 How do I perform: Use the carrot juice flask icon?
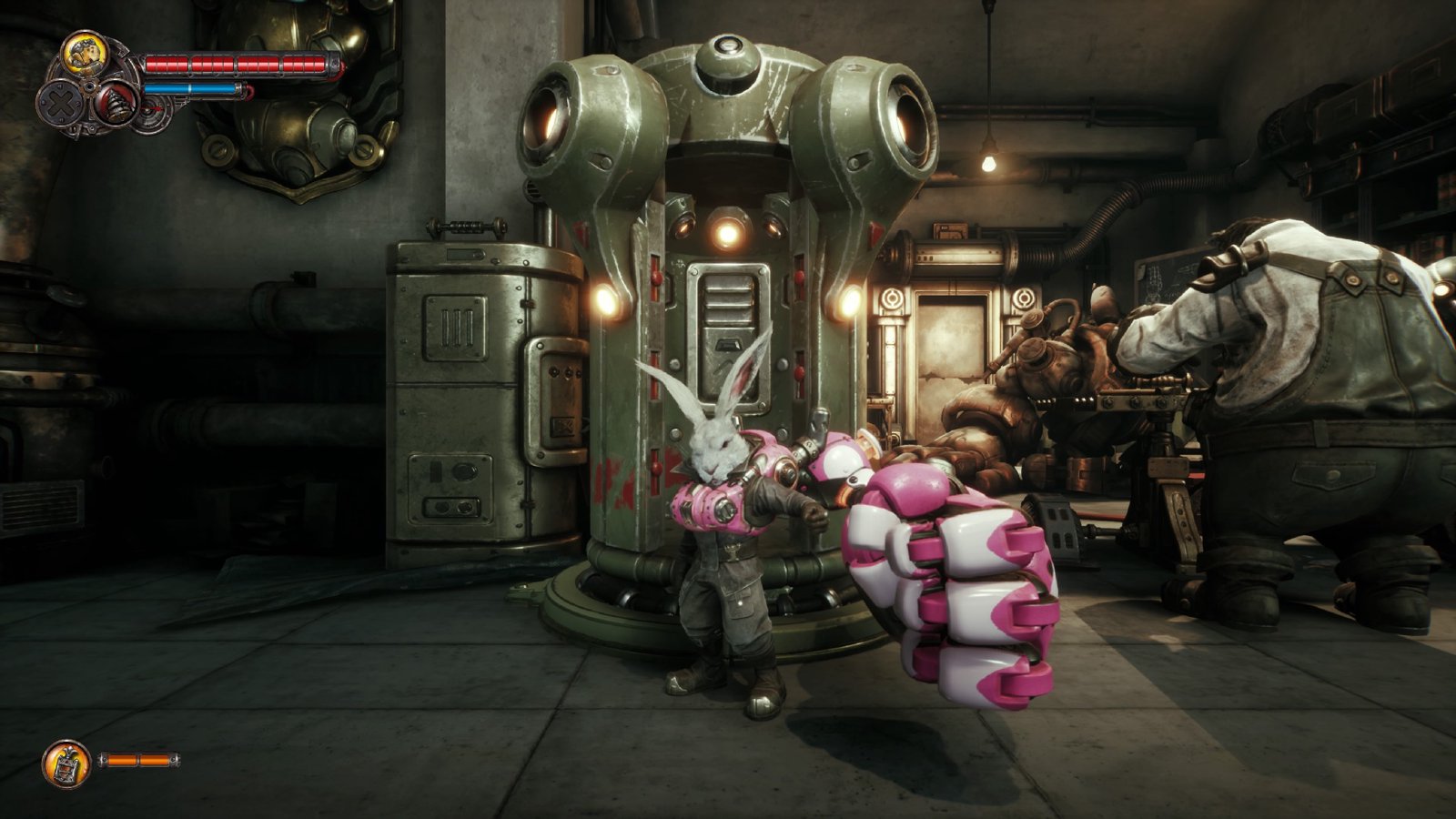click(66, 763)
